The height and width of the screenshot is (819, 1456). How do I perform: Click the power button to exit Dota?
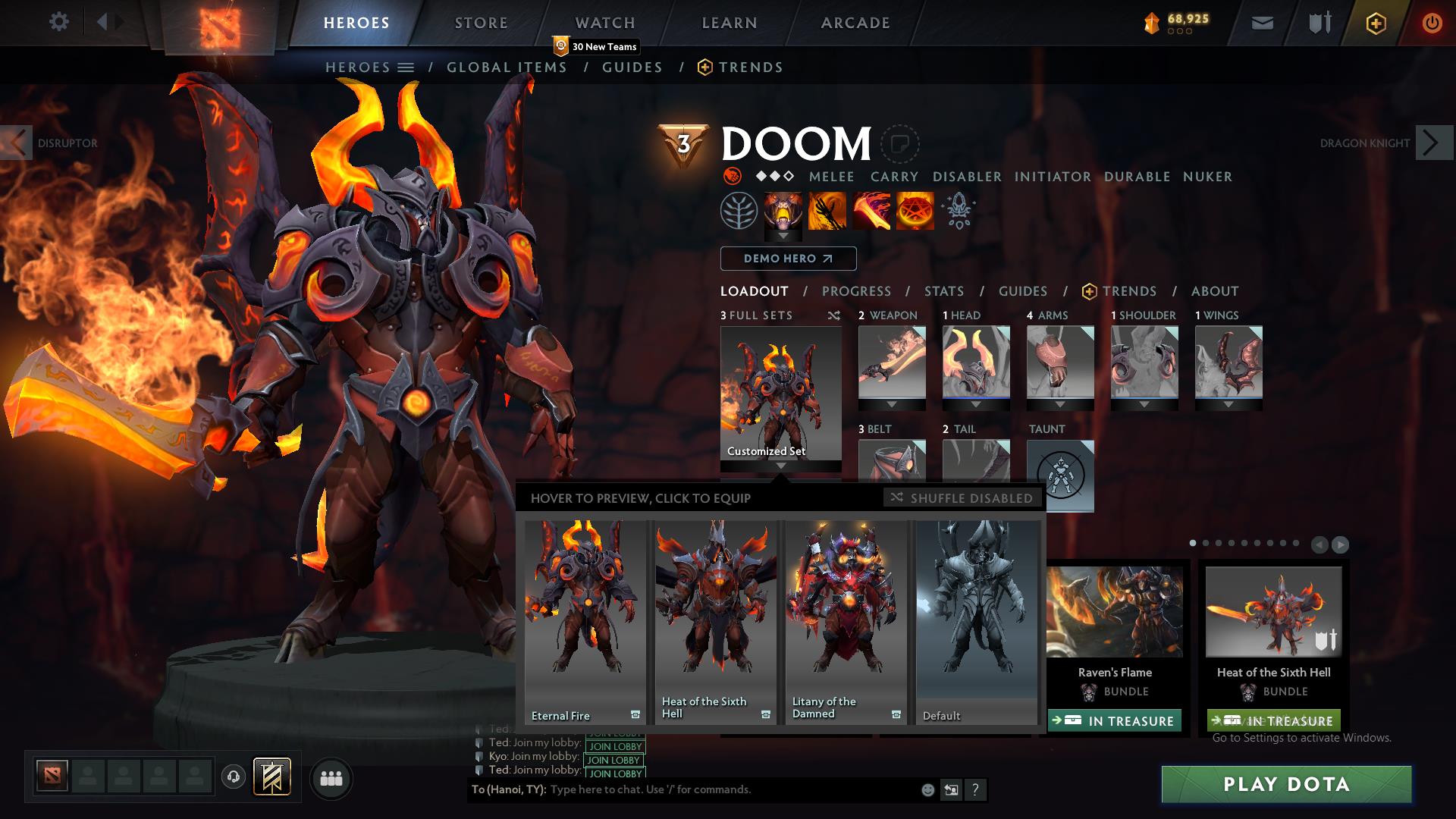(x=1432, y=23)
